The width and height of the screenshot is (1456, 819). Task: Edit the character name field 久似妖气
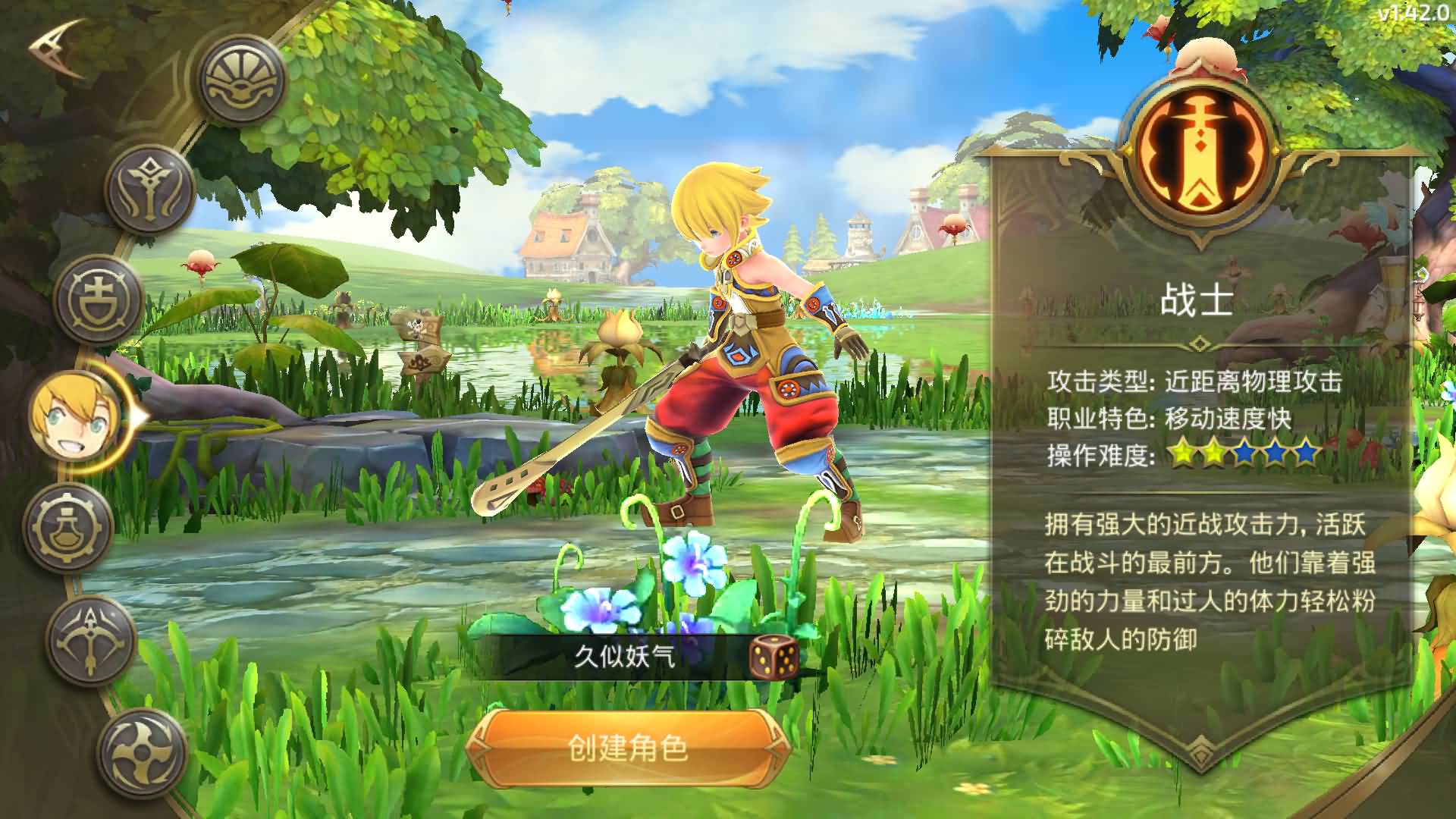(x=623, y=657)
